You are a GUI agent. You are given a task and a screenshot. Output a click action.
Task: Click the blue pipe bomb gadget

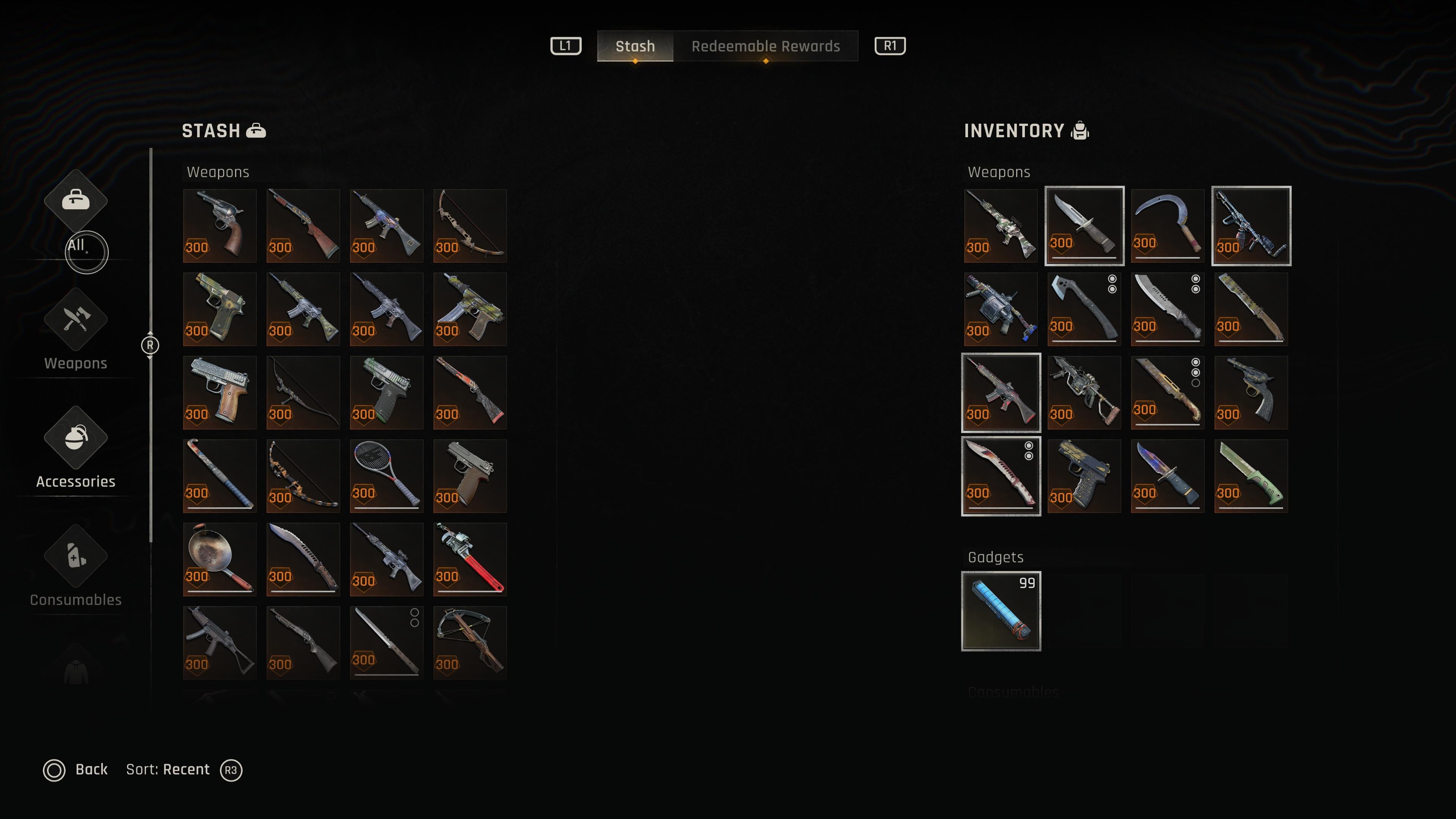pyautogui.click(x=1001, y=611)
